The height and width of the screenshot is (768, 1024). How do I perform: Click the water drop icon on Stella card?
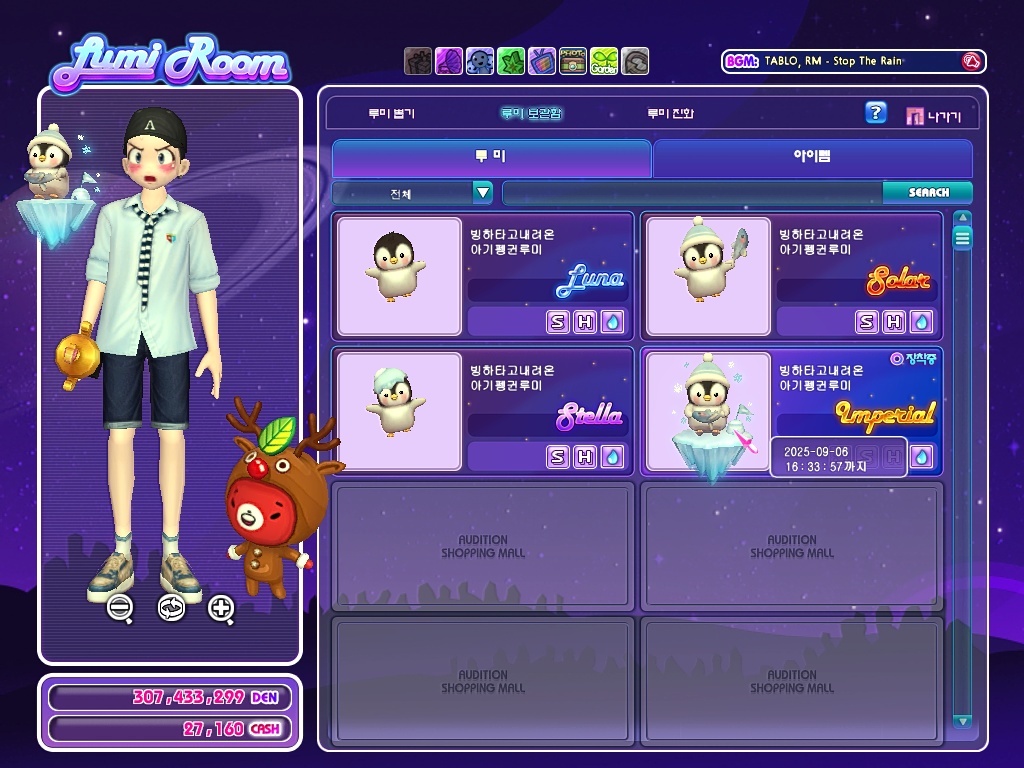[x=612, y=457]
